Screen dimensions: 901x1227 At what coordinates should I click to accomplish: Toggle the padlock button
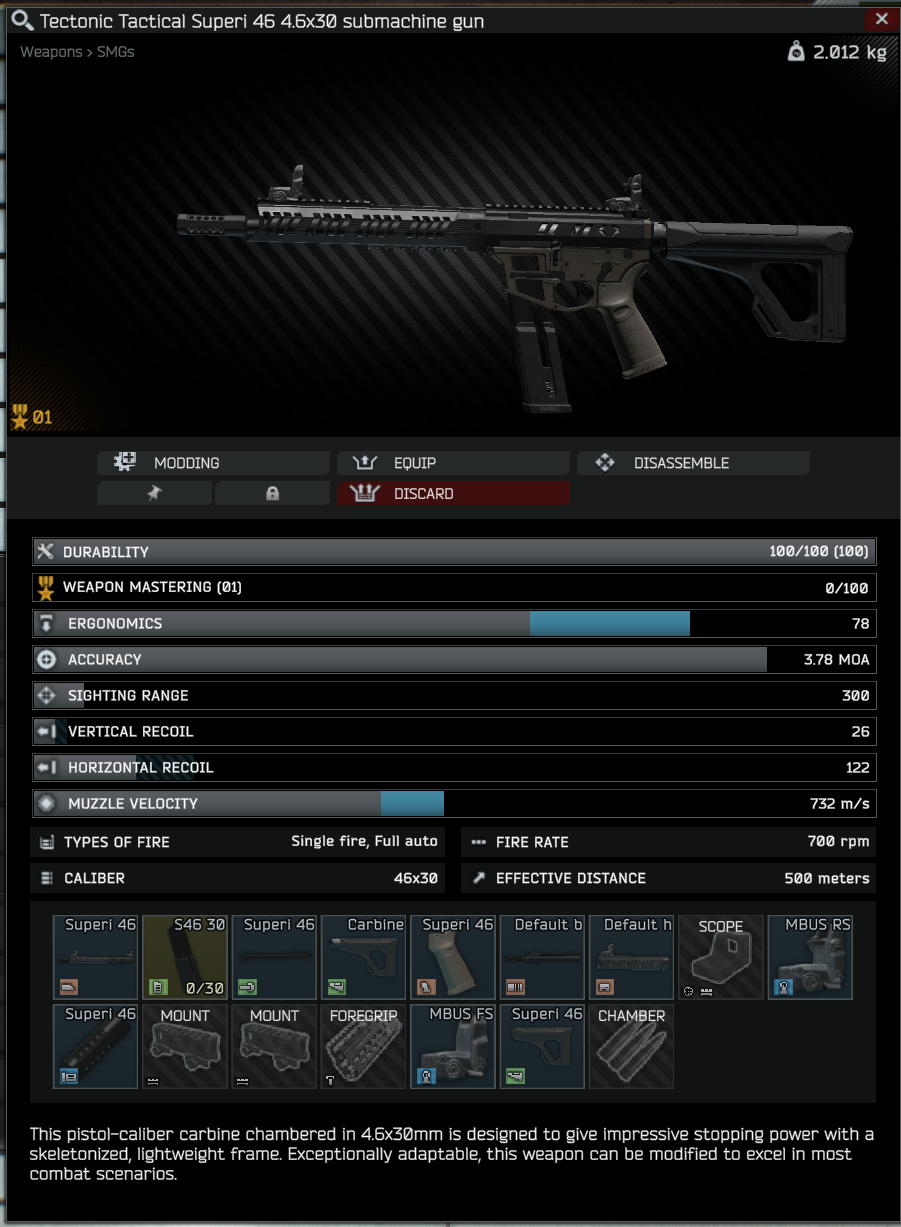pos(272,493)
